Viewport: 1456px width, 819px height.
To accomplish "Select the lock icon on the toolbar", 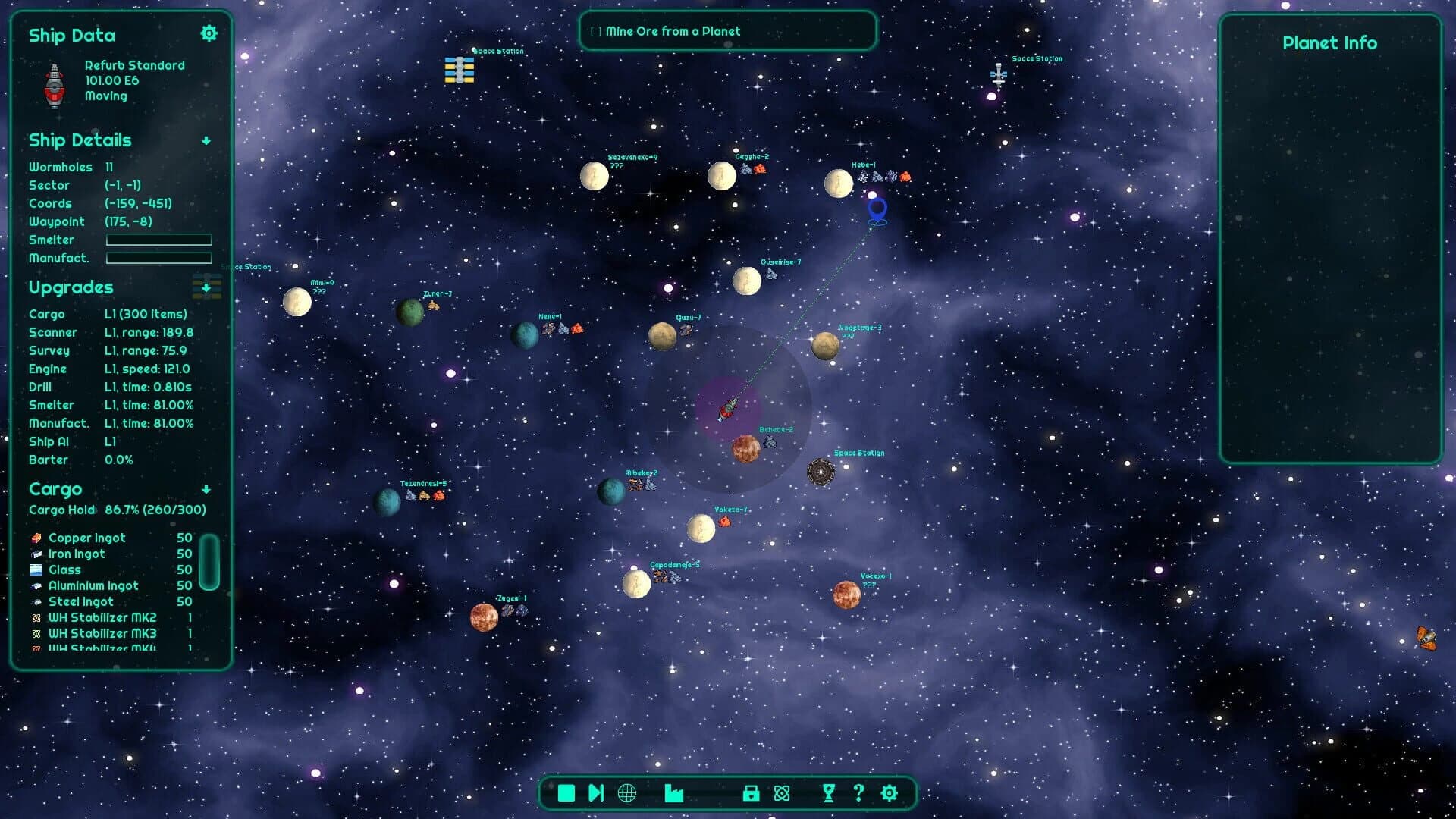I will click(x=749, y=793).
